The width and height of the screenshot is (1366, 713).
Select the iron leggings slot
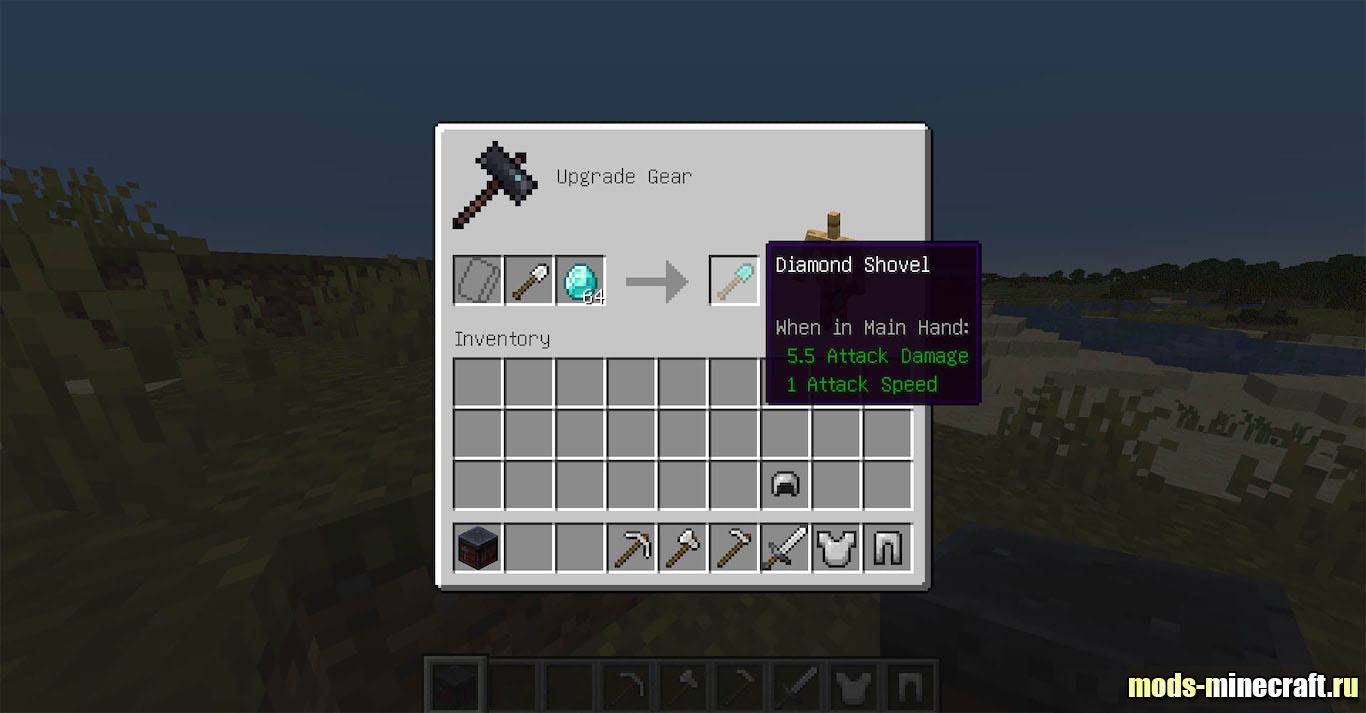point(888,548)
